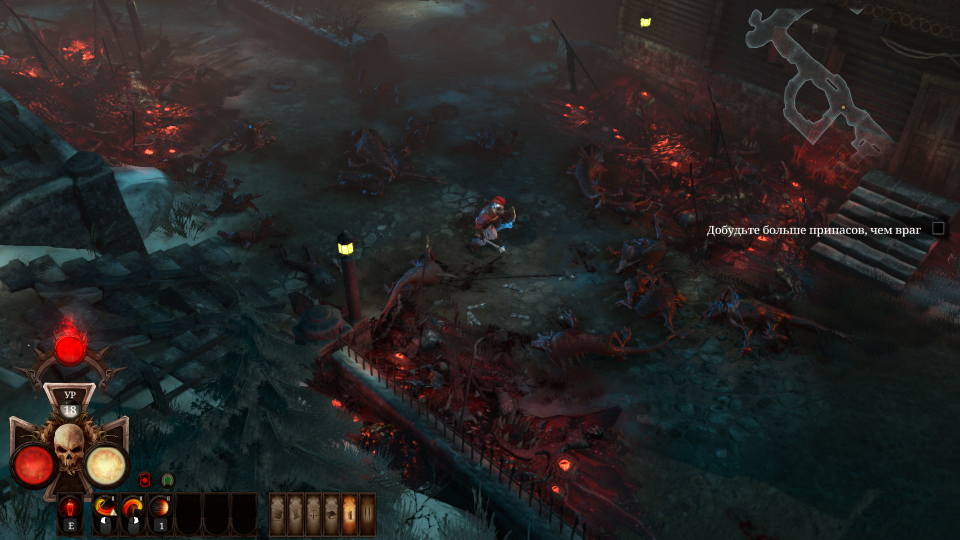Viewport: 960px width, 540px height.
Task: Tick the quest objective checkbox
Action: pos(938,228)
